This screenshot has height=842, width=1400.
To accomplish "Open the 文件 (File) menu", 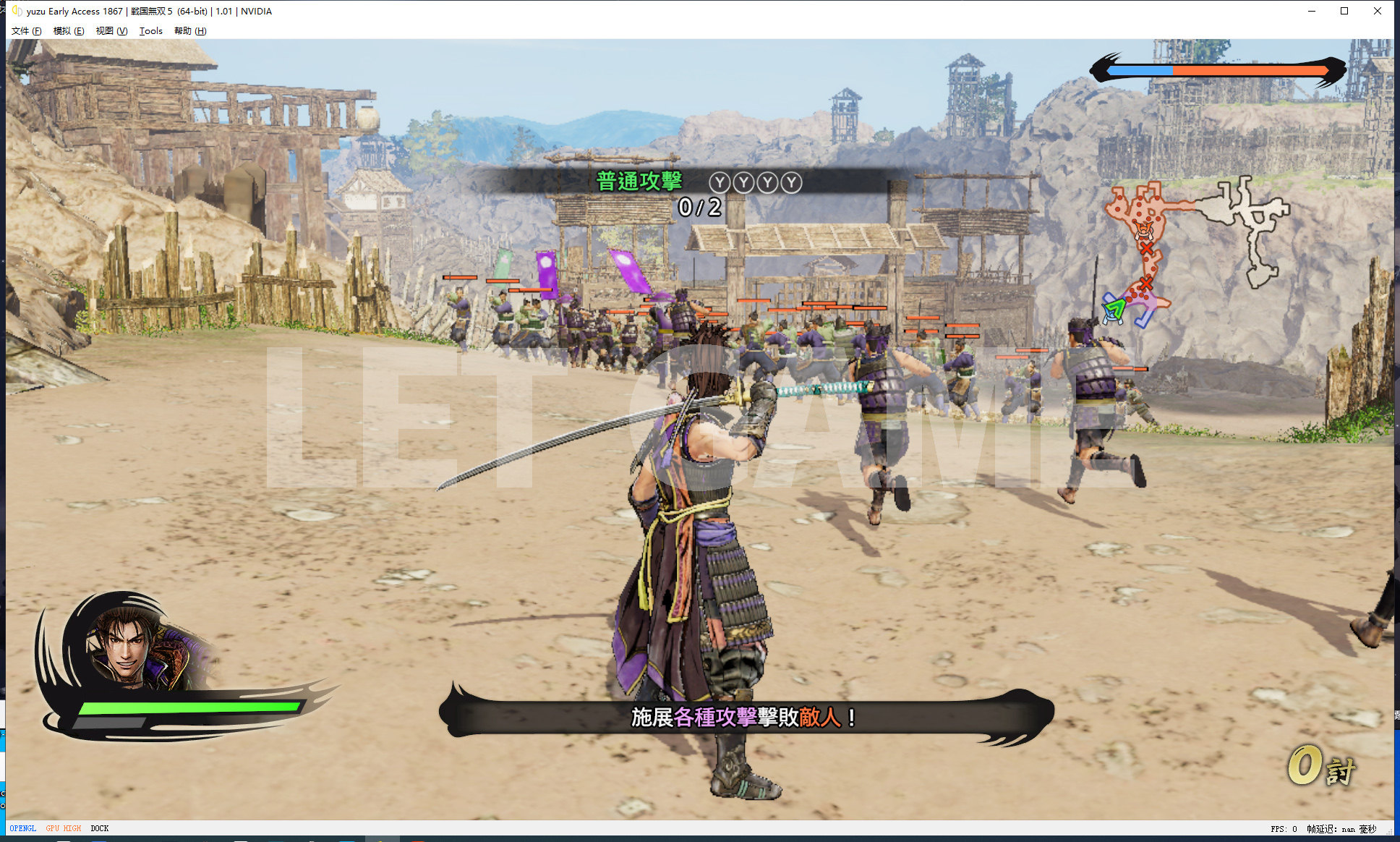I will (26, 31).
